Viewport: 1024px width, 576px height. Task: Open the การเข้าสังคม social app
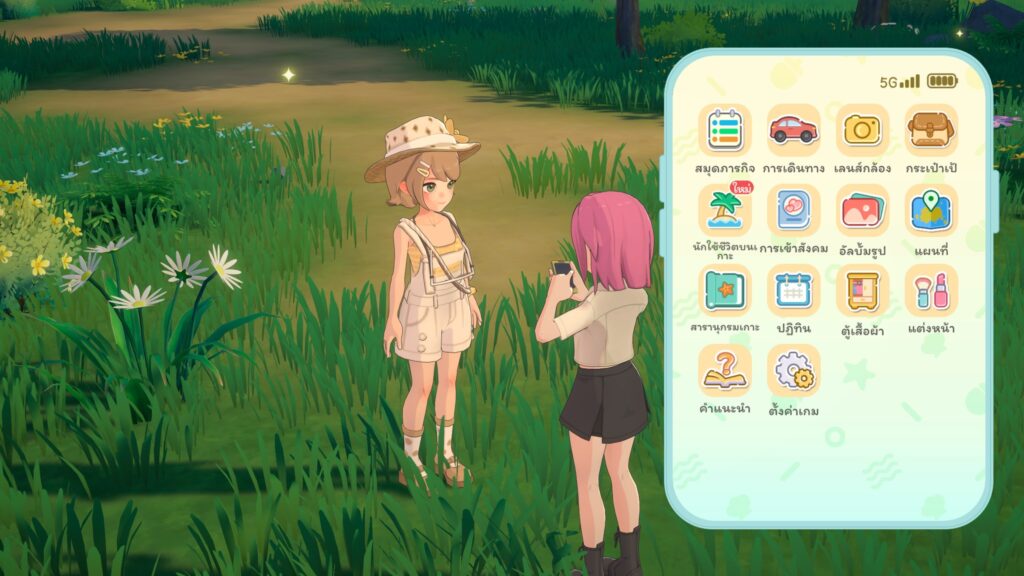pyautogui.click(x=793, y=210)
